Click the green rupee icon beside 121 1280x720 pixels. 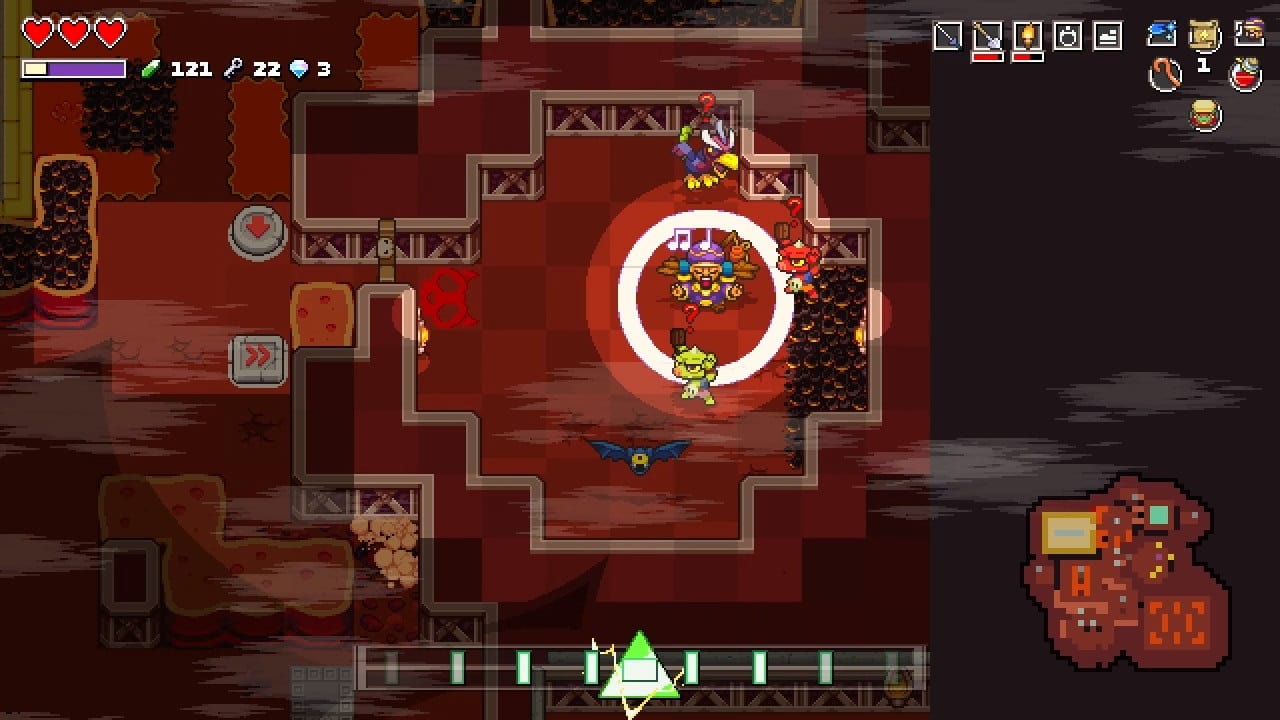coord(148,69)
